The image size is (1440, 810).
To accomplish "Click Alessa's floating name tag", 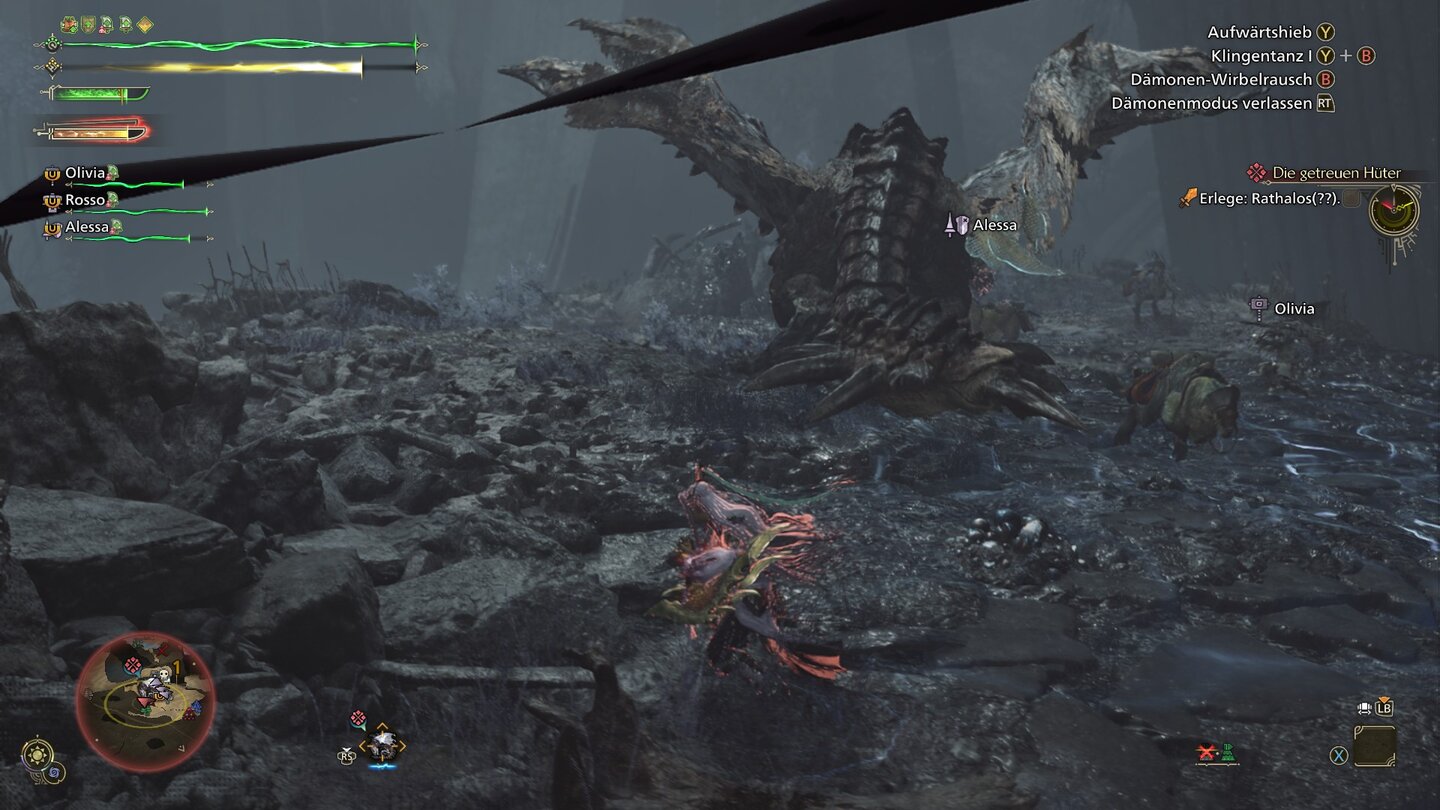I will 993,225.
